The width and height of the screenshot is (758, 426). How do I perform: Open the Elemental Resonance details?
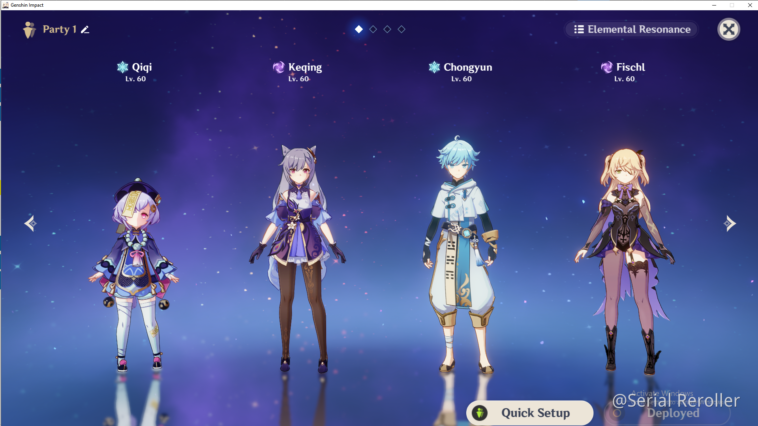pyautogui.click(x=632, y=29)
